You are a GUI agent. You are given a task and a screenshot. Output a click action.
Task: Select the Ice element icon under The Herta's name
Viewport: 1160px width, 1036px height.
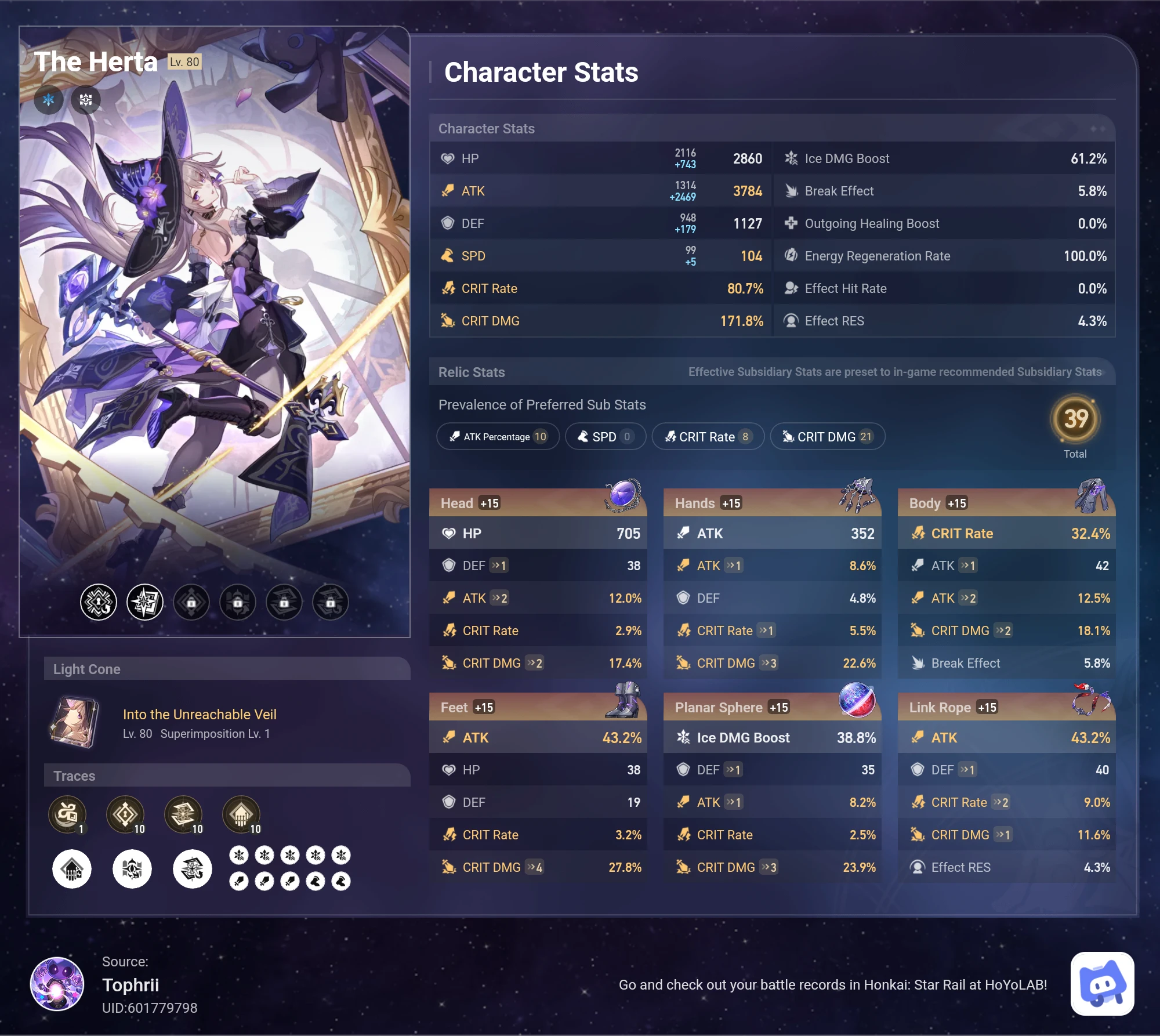(49, 100)
